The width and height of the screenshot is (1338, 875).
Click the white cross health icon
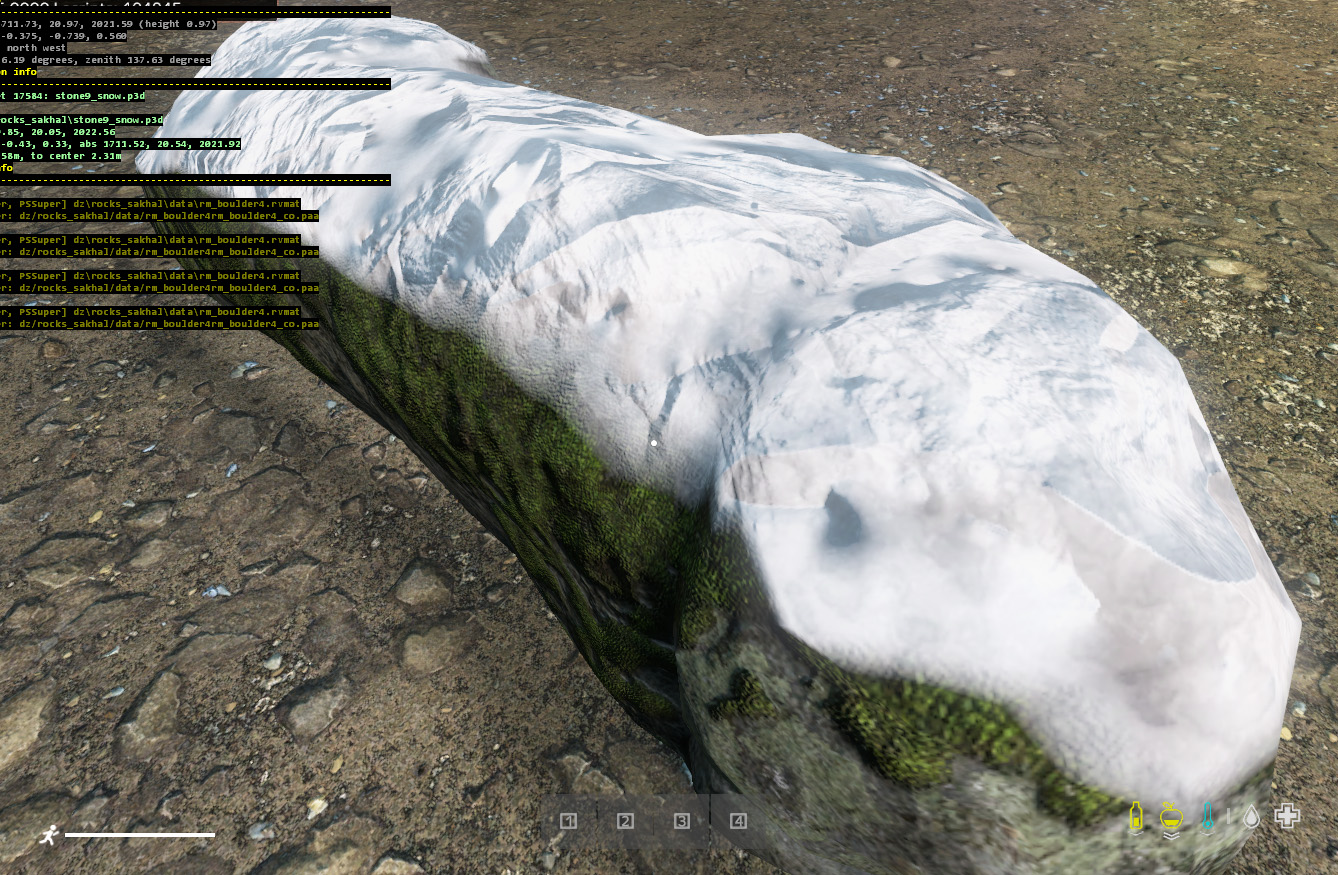point(1287,816)
